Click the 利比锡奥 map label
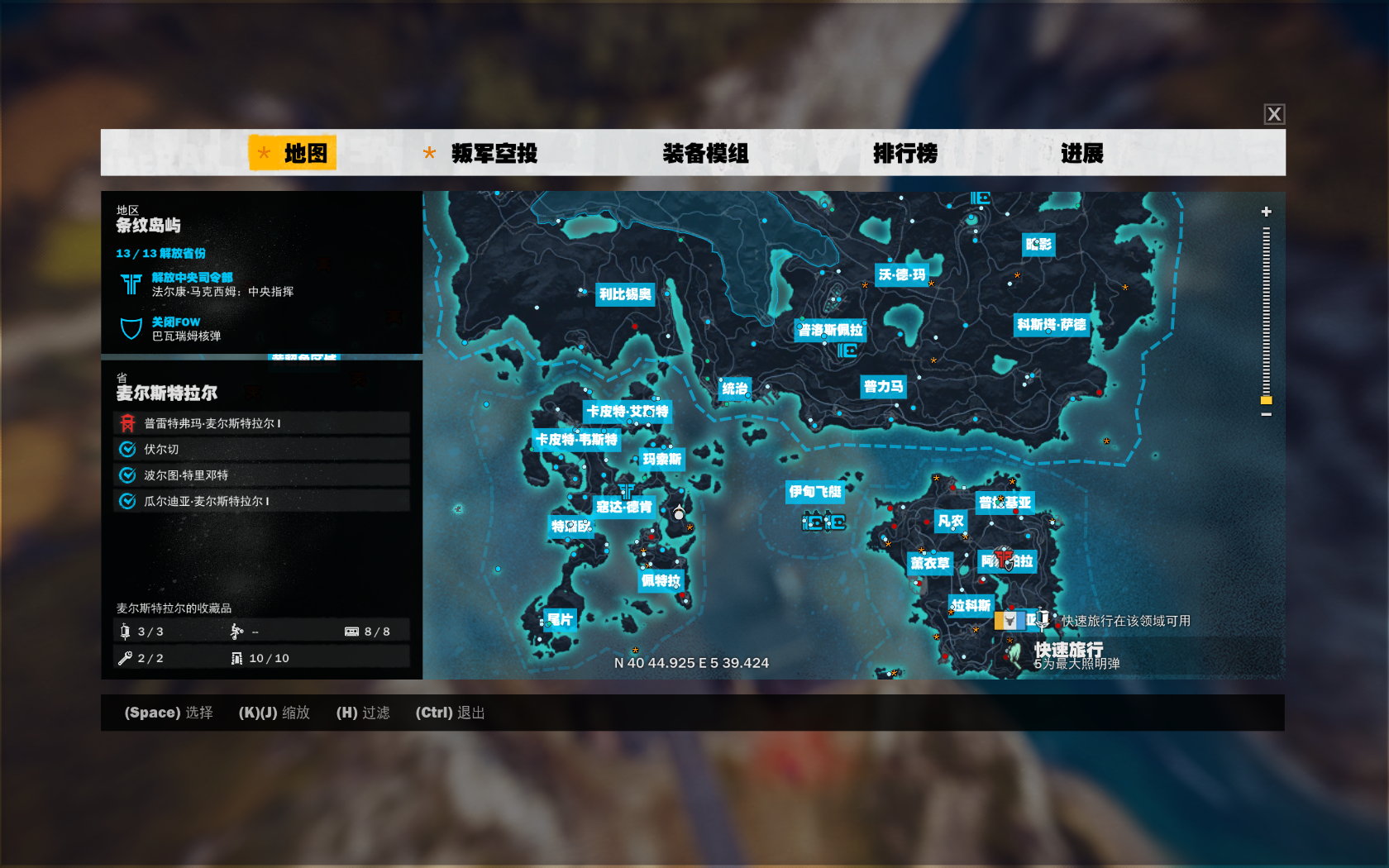 pos(625,294)
